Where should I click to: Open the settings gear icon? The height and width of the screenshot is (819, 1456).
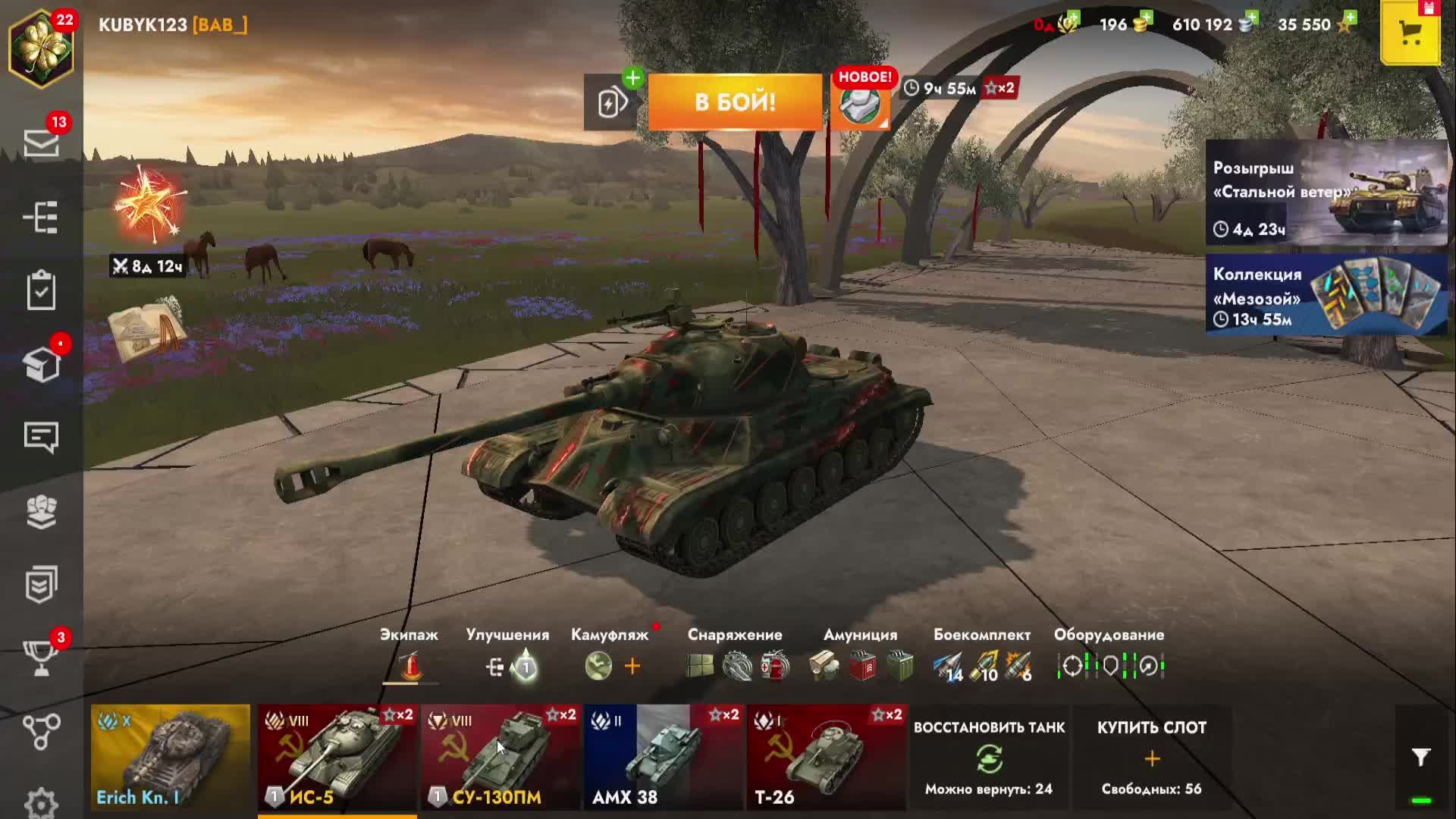tap(41, 802)
